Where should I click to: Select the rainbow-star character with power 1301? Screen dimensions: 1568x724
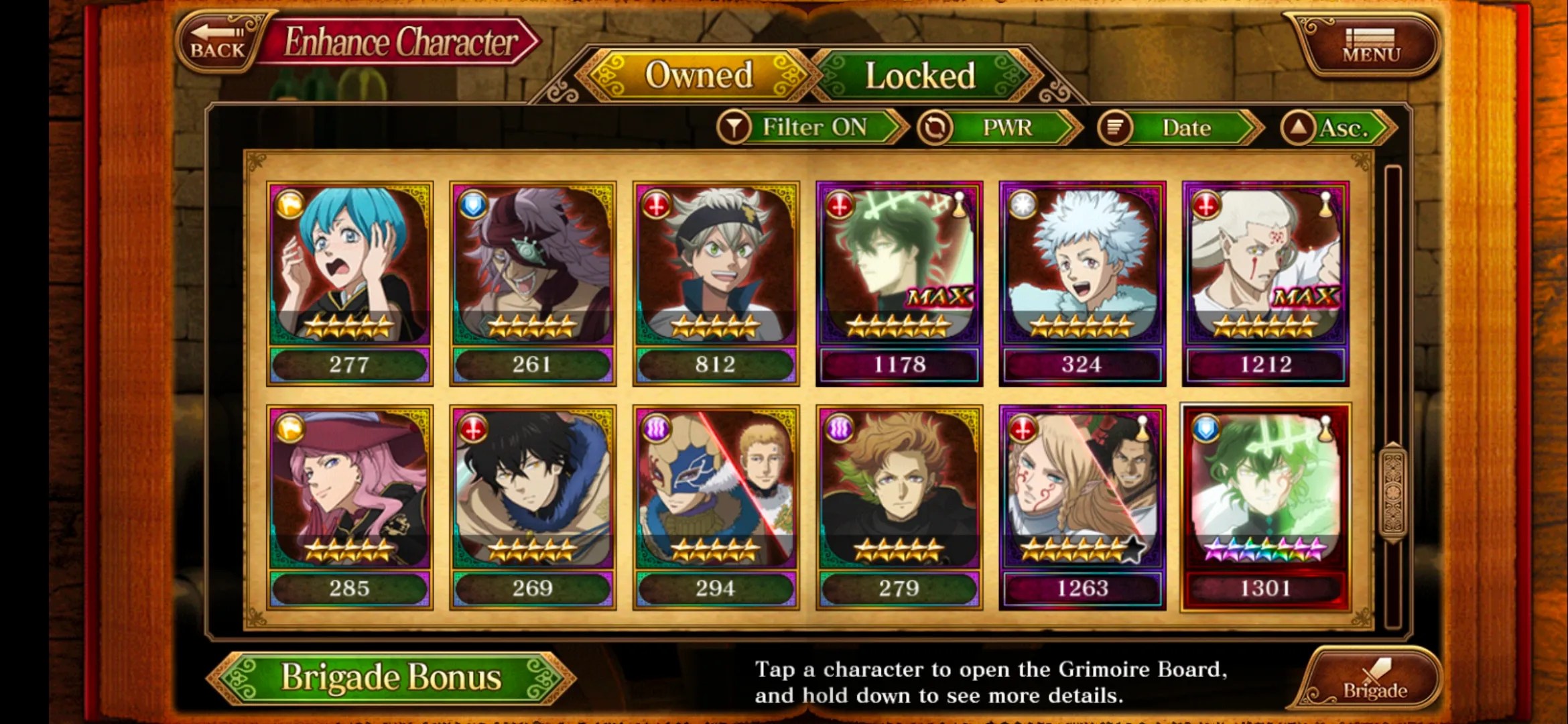pyautogui.click(x=1265, y=507)
